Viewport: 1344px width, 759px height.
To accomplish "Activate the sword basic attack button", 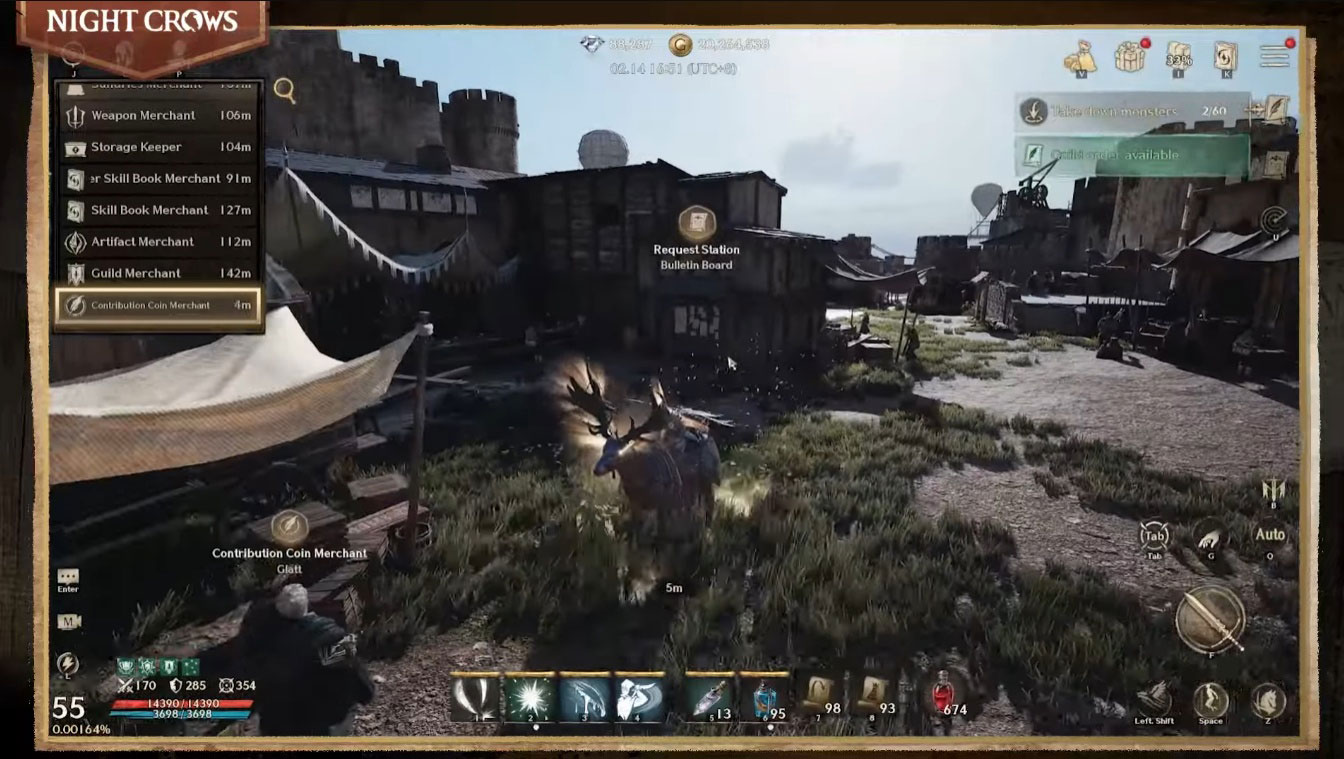I will 1210,619.
